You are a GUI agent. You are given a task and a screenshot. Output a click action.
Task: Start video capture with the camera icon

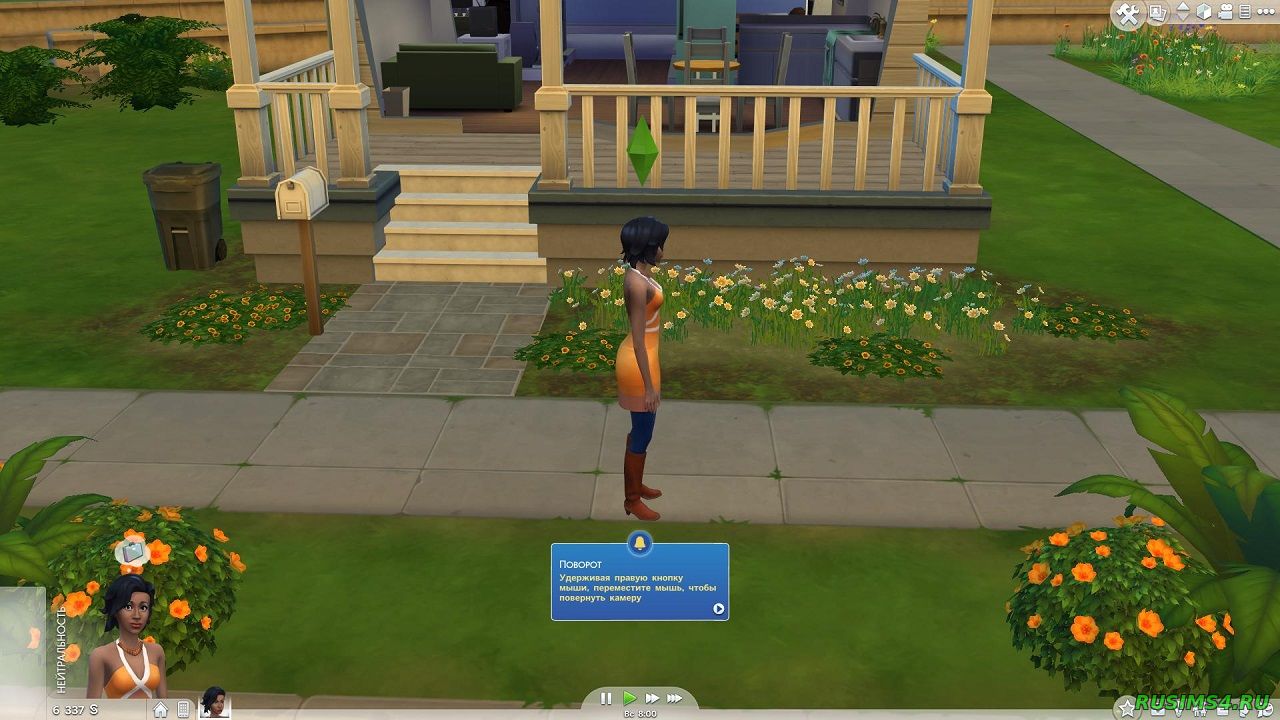pyautogui.click(x=1226, y=12)
